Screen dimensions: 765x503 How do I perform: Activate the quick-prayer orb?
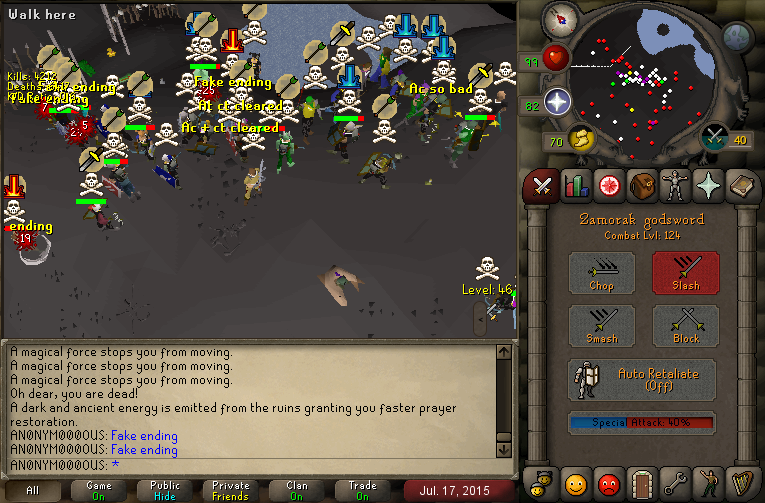tap(557, 102)
